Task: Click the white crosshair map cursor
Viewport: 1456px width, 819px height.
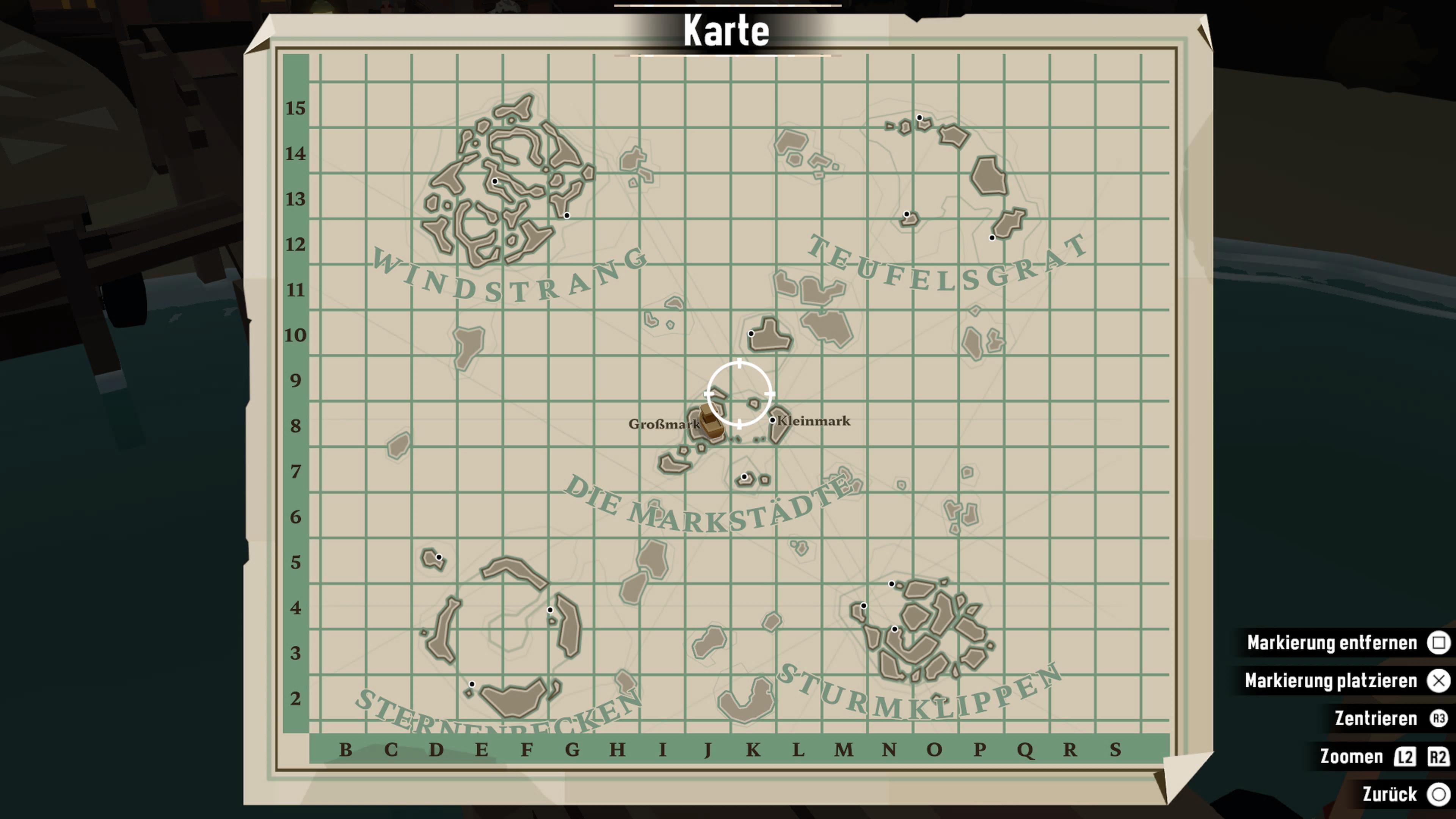Action: coord(739,394)
